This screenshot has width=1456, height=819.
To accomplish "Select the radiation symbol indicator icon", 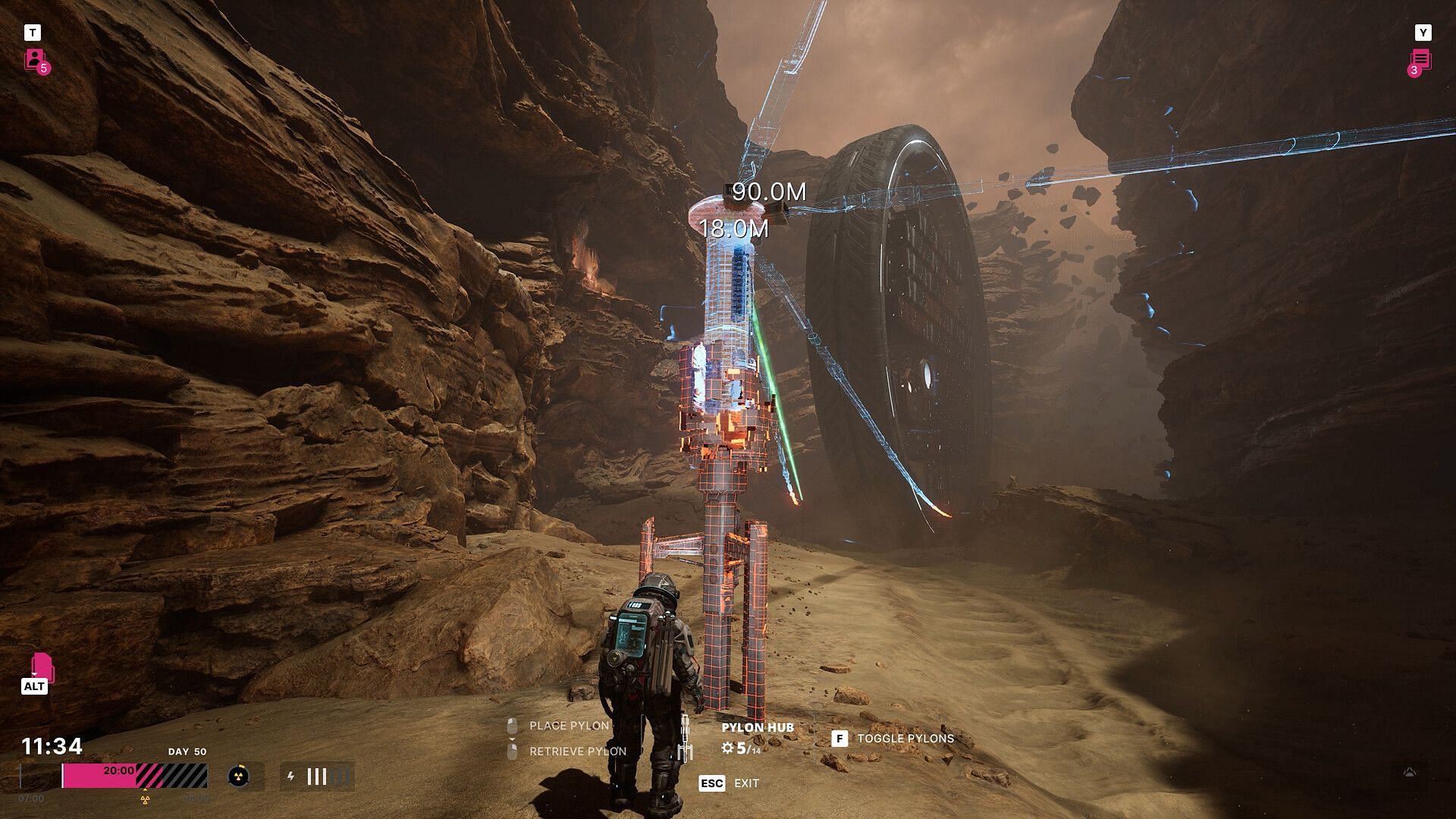I will 237,776.
